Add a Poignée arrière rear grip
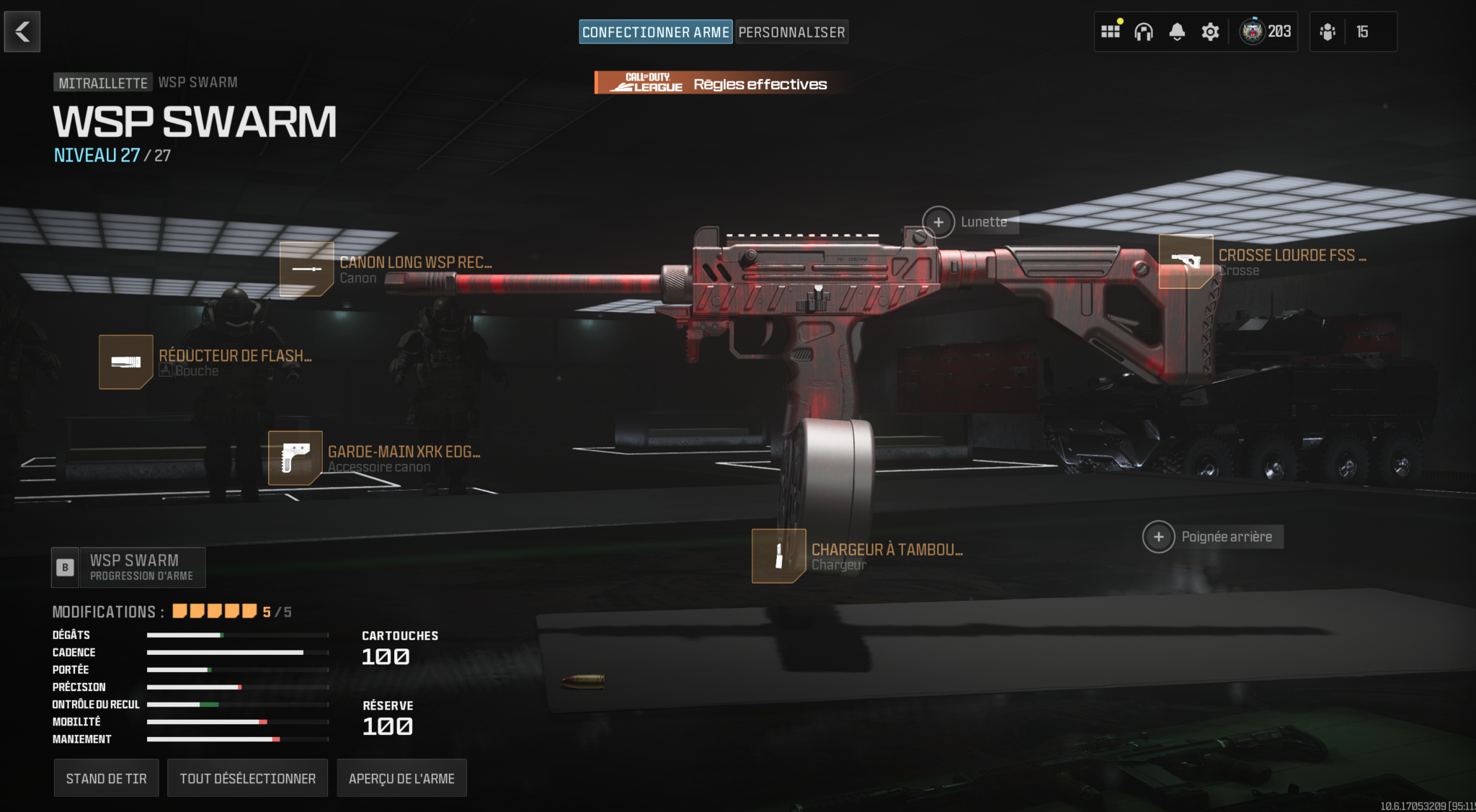Screen dimensions: 1476x812 pyautogui.click(x=1159, y=537)
